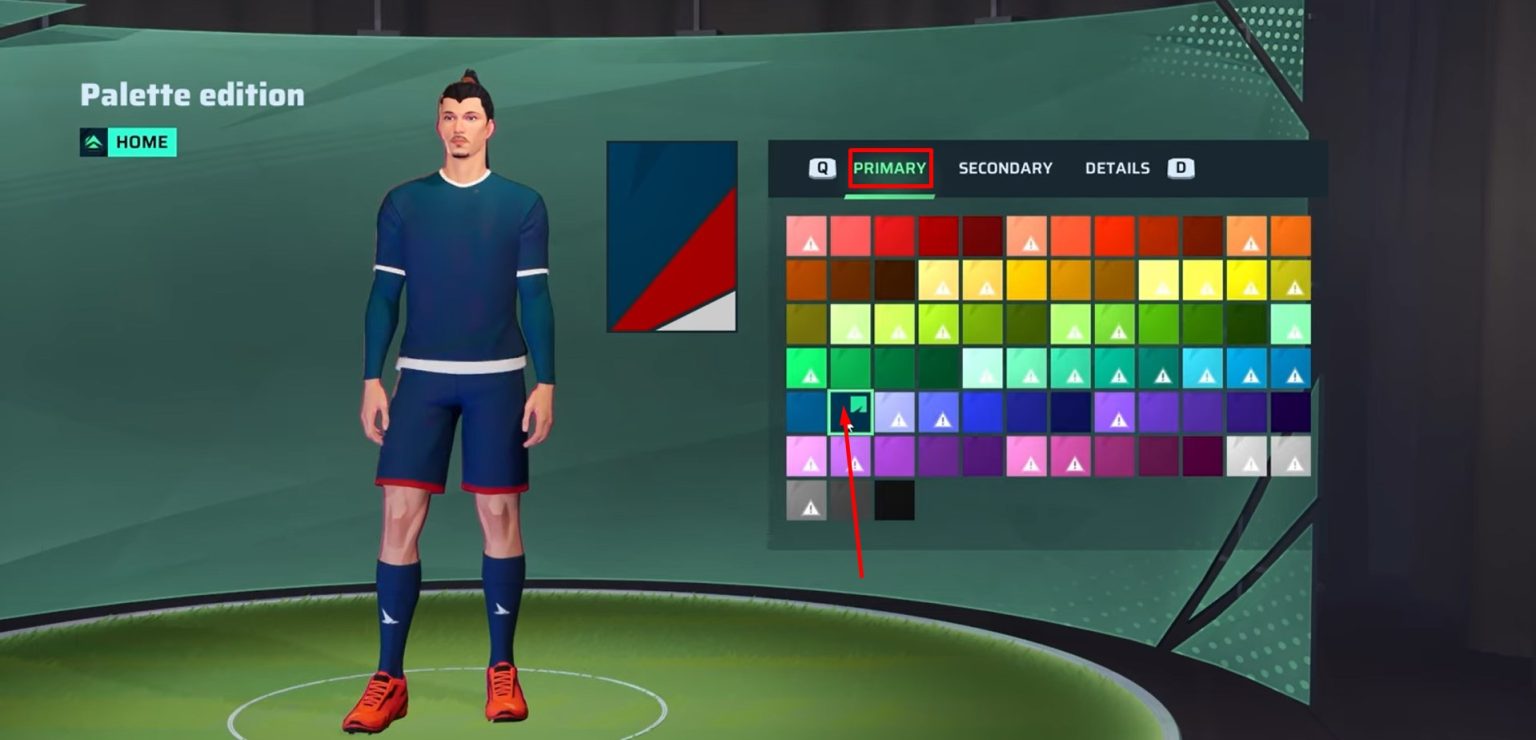Click the Q shortcut key icon

pyautogui.click(x=822, y=168)
